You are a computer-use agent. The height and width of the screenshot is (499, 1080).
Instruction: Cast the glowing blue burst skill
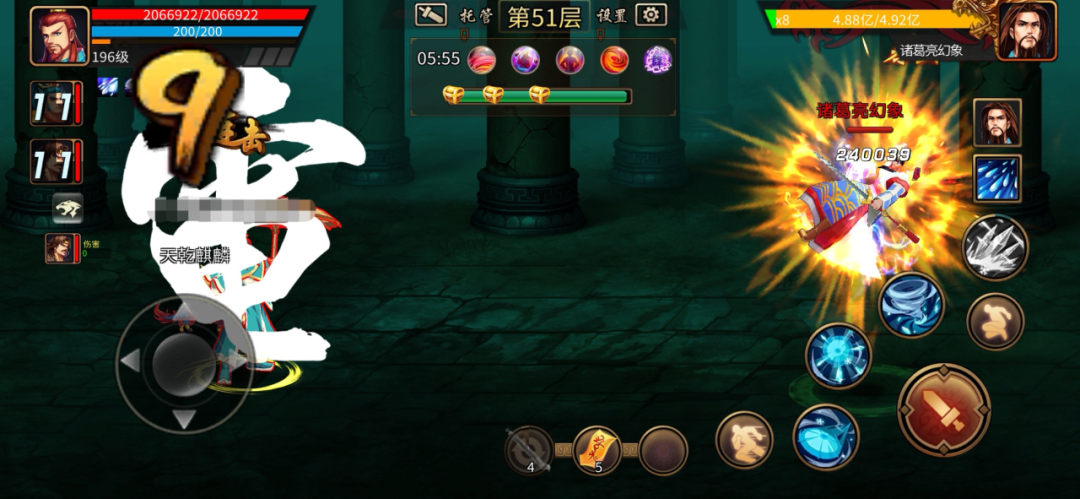(838, 355)
